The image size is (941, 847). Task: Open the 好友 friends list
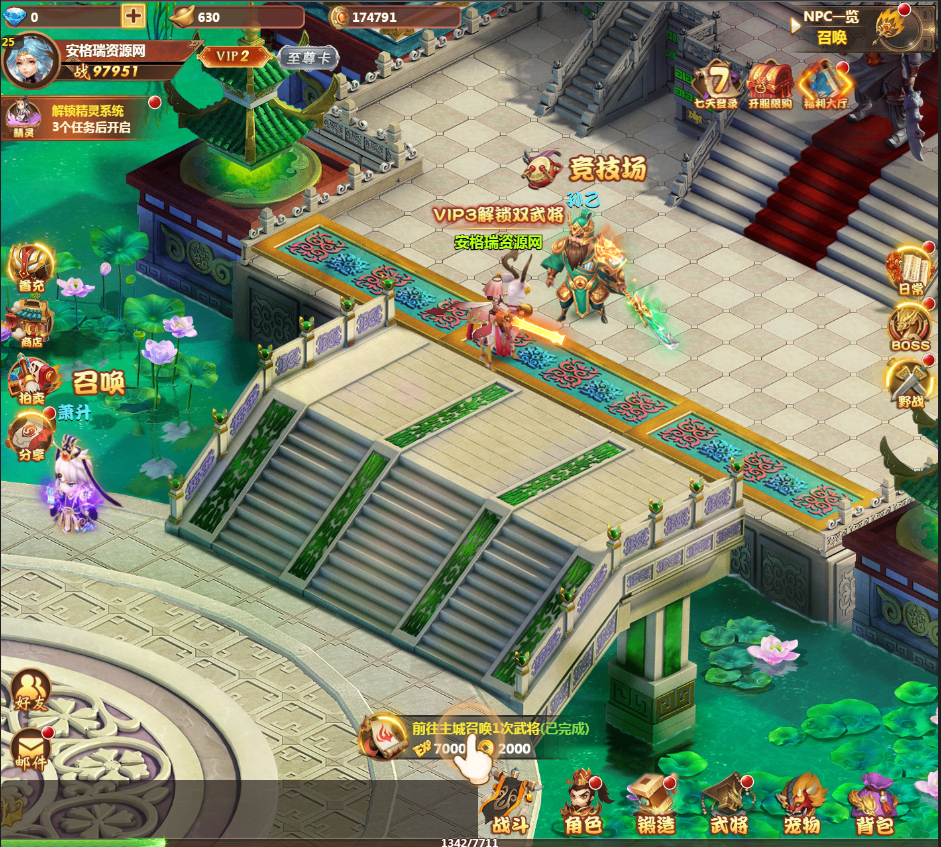point(31,690)
